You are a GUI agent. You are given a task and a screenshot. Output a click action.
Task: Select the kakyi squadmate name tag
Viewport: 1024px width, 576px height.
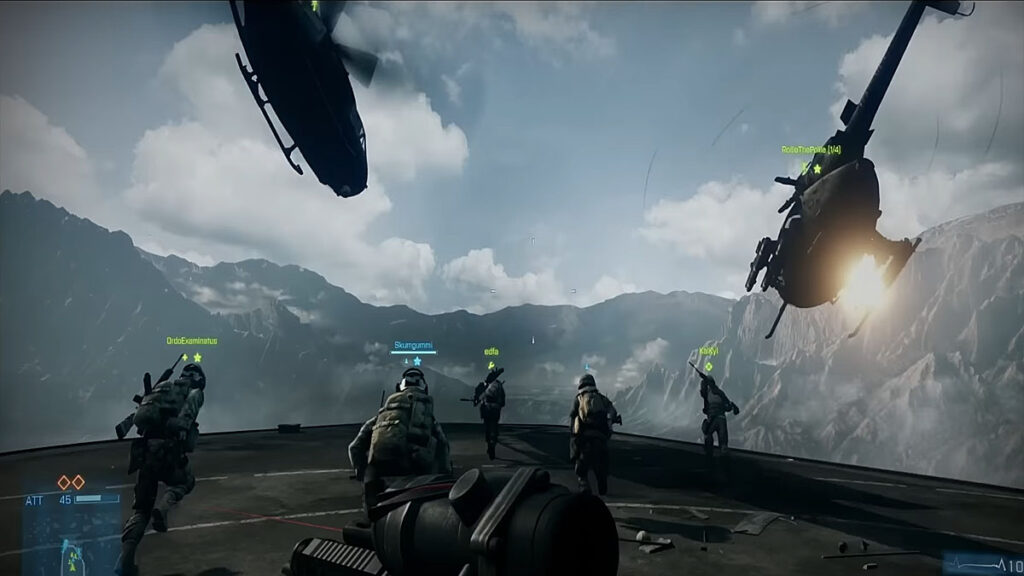tap(708, 352)
